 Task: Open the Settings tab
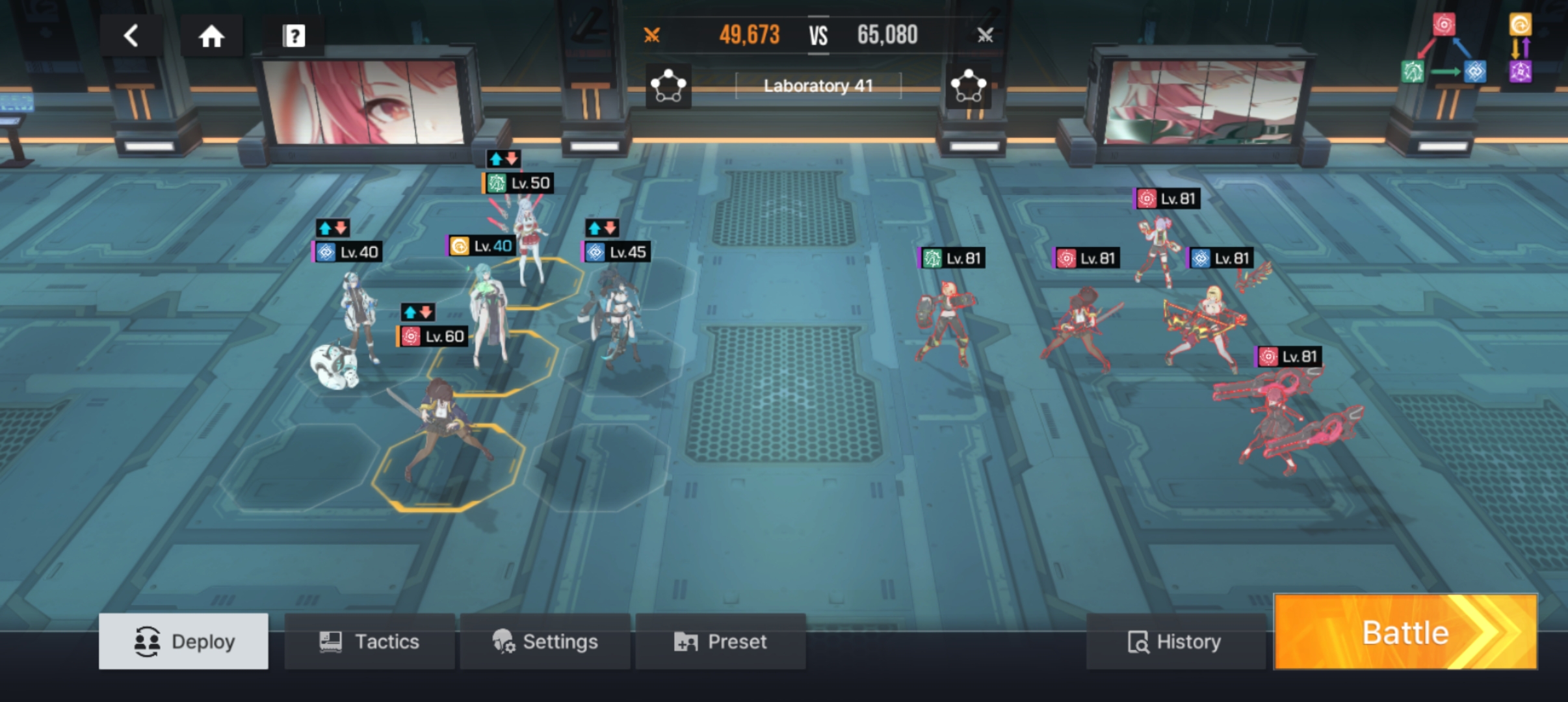[545, 642]
